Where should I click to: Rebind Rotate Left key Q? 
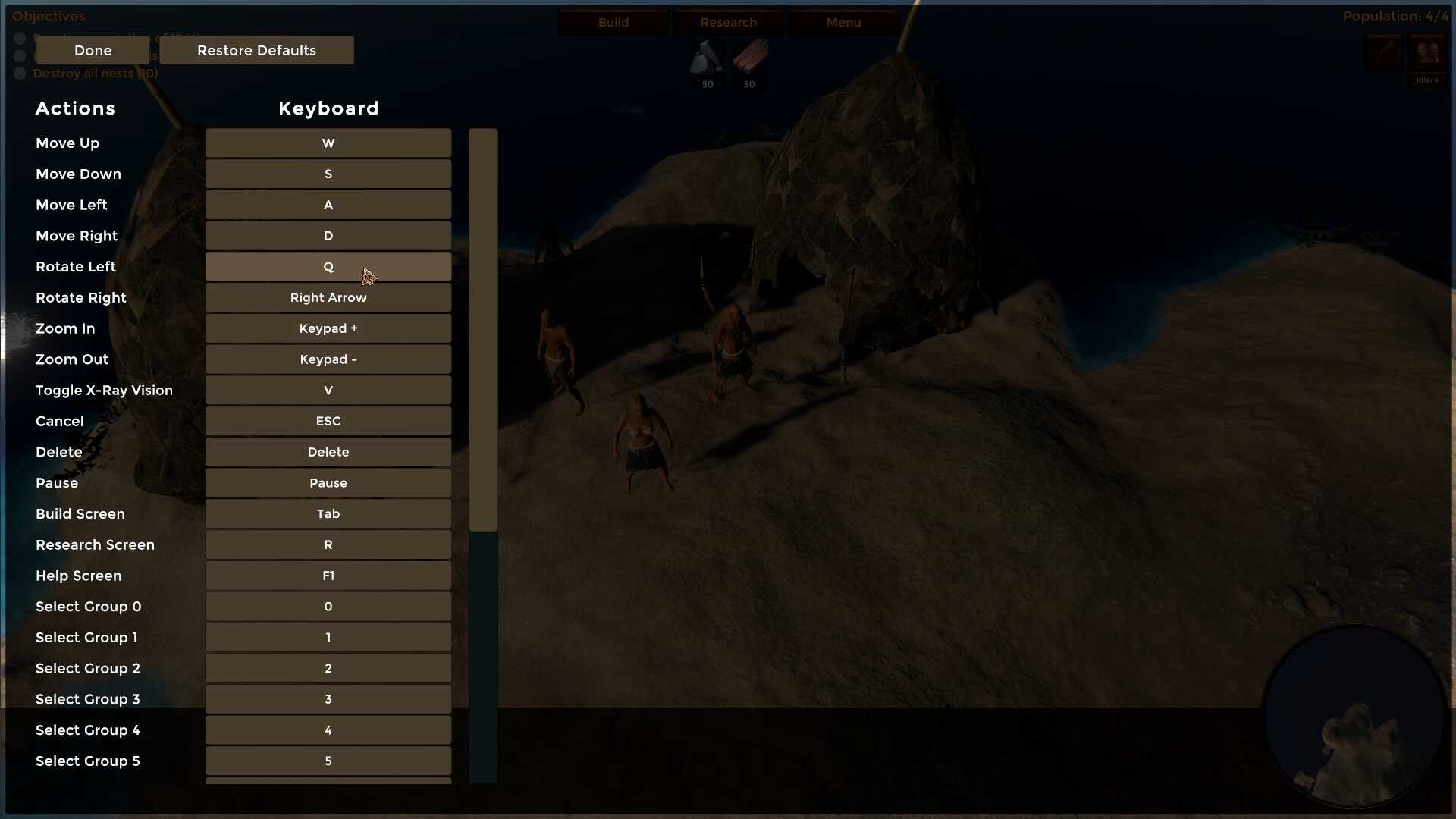pyautogui.click(x=328, y=267)
